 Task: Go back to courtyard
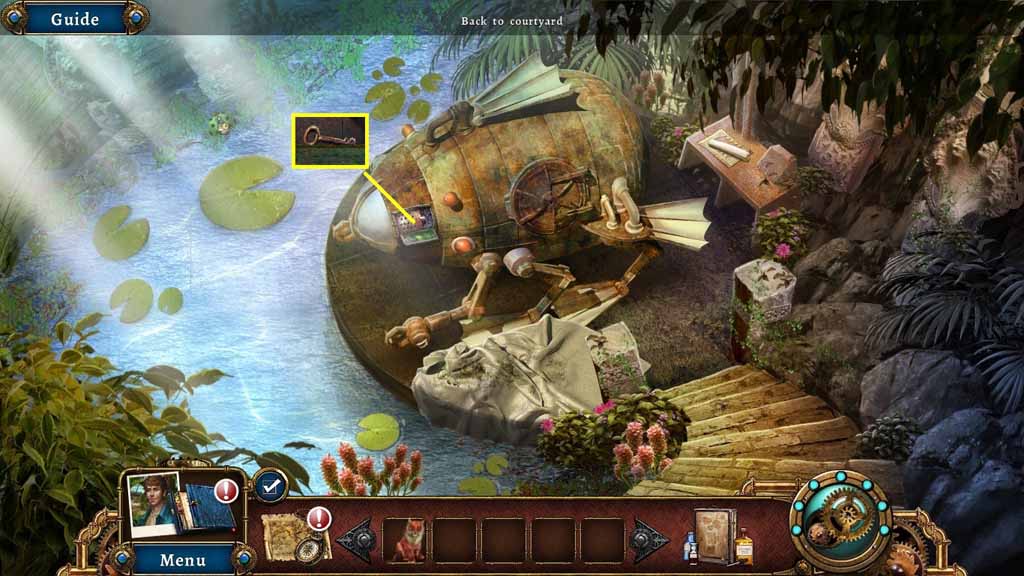click(x=512, y=21)
